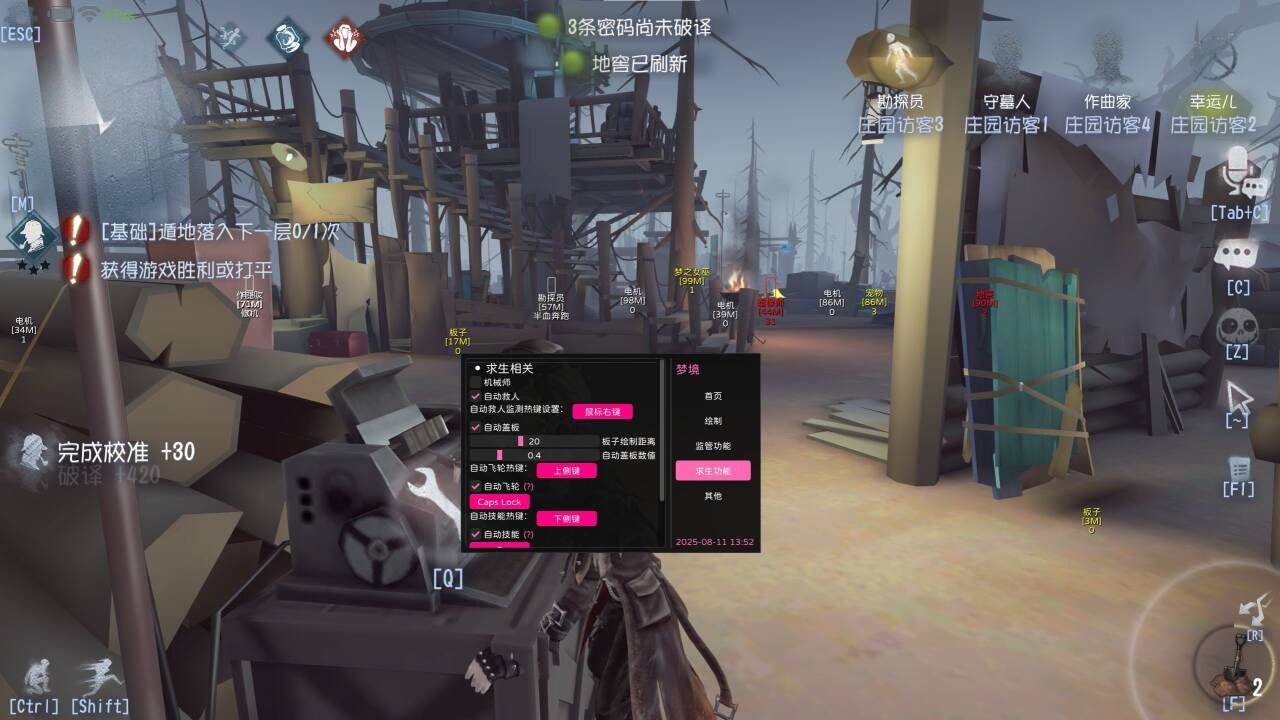The image size is (1280, 720).
Task: Disable the 自动盖板 checkbox
Action: (x=474, y=427)
